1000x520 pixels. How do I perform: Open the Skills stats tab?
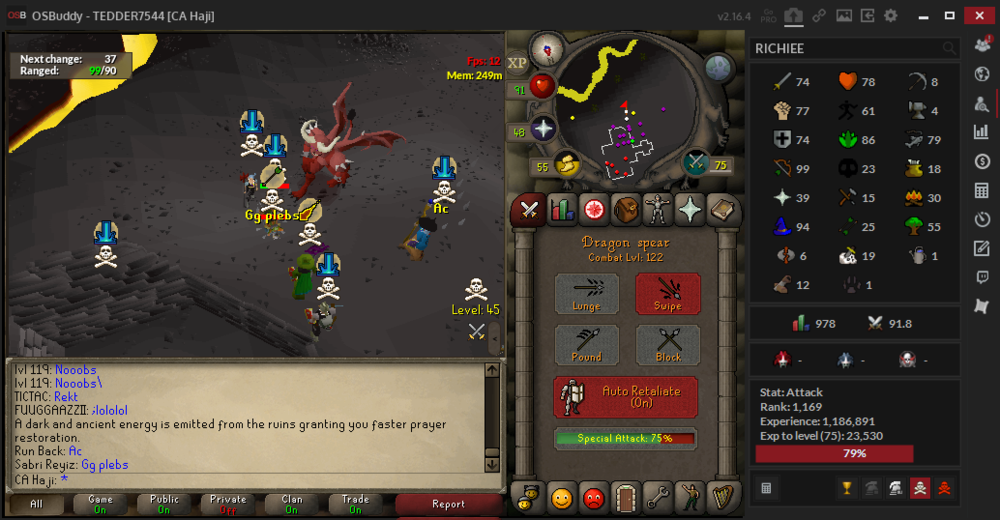[560, 210]
